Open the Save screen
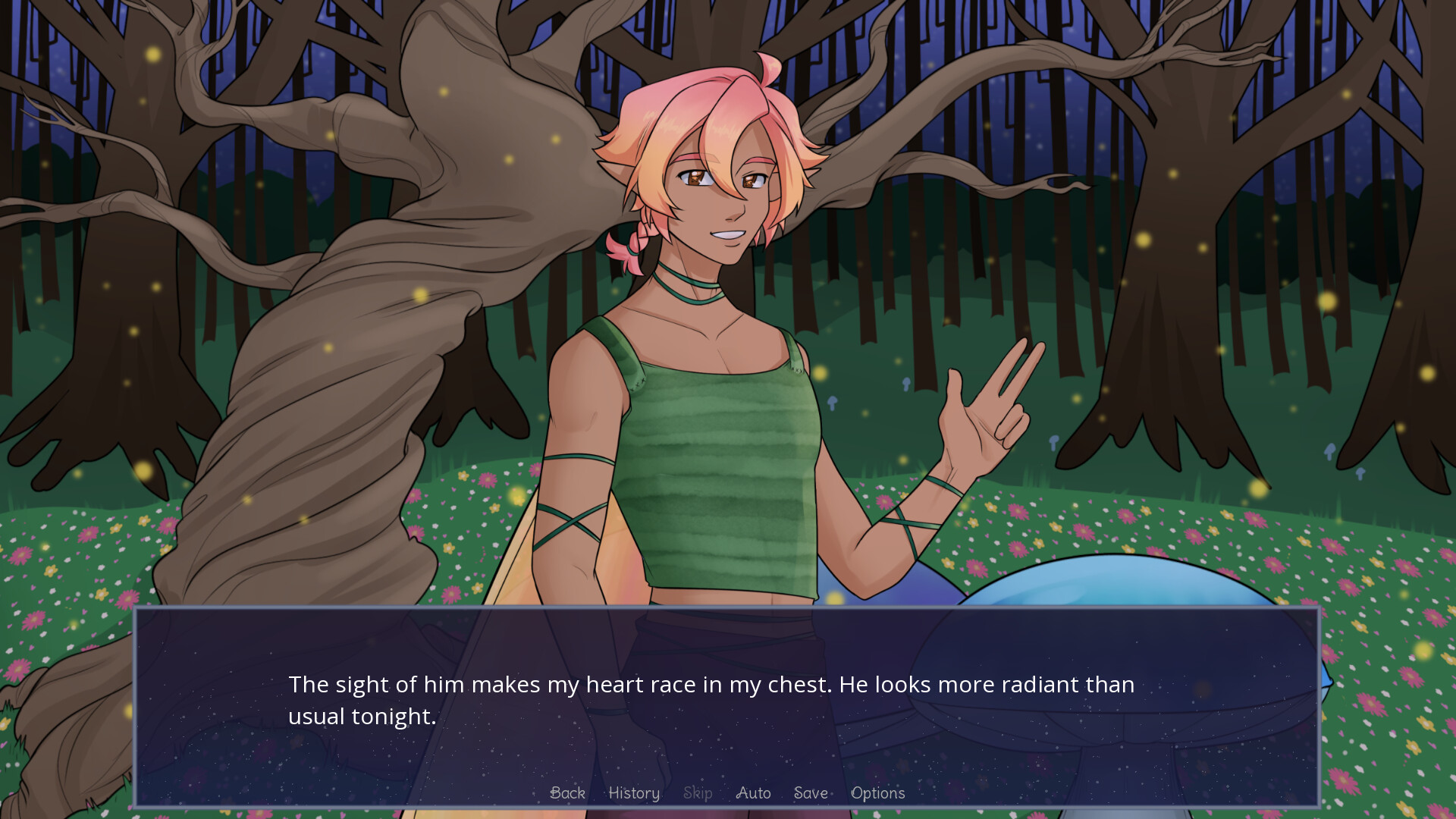Viewport: 1456px width, 819px height. (x=810, y=793)
